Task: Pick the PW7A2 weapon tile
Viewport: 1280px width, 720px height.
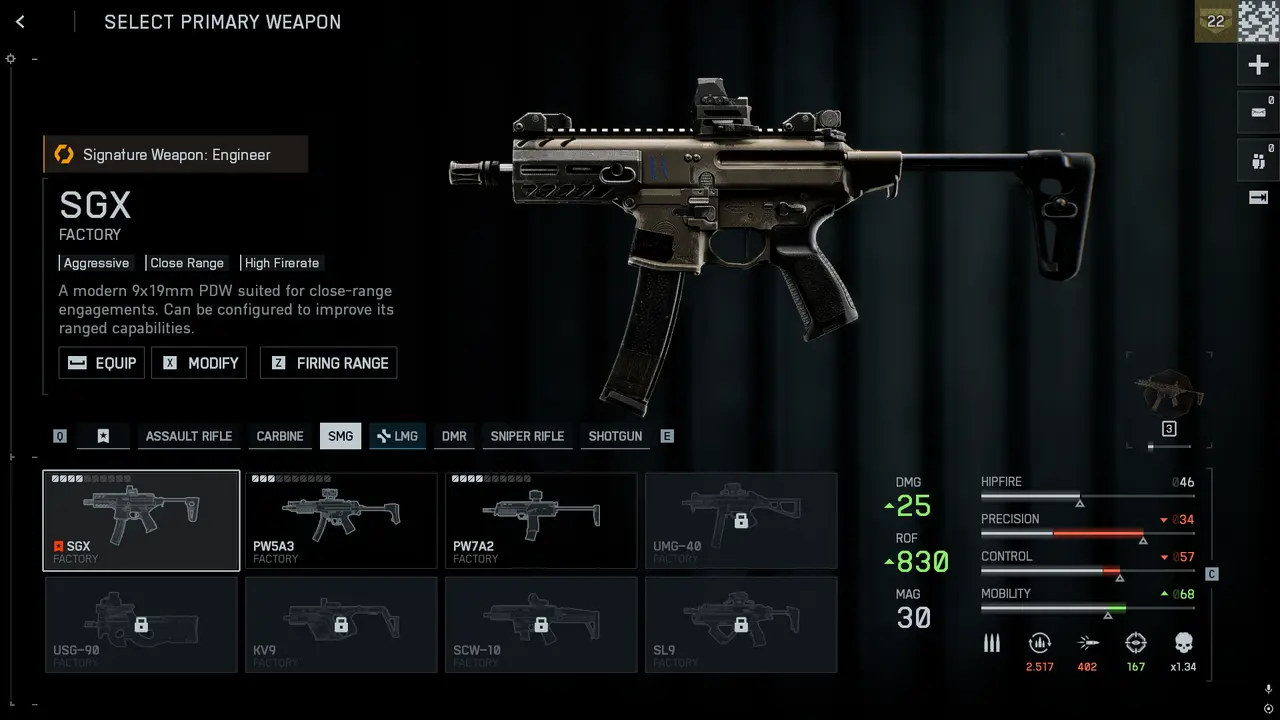Action: (541, 520)
